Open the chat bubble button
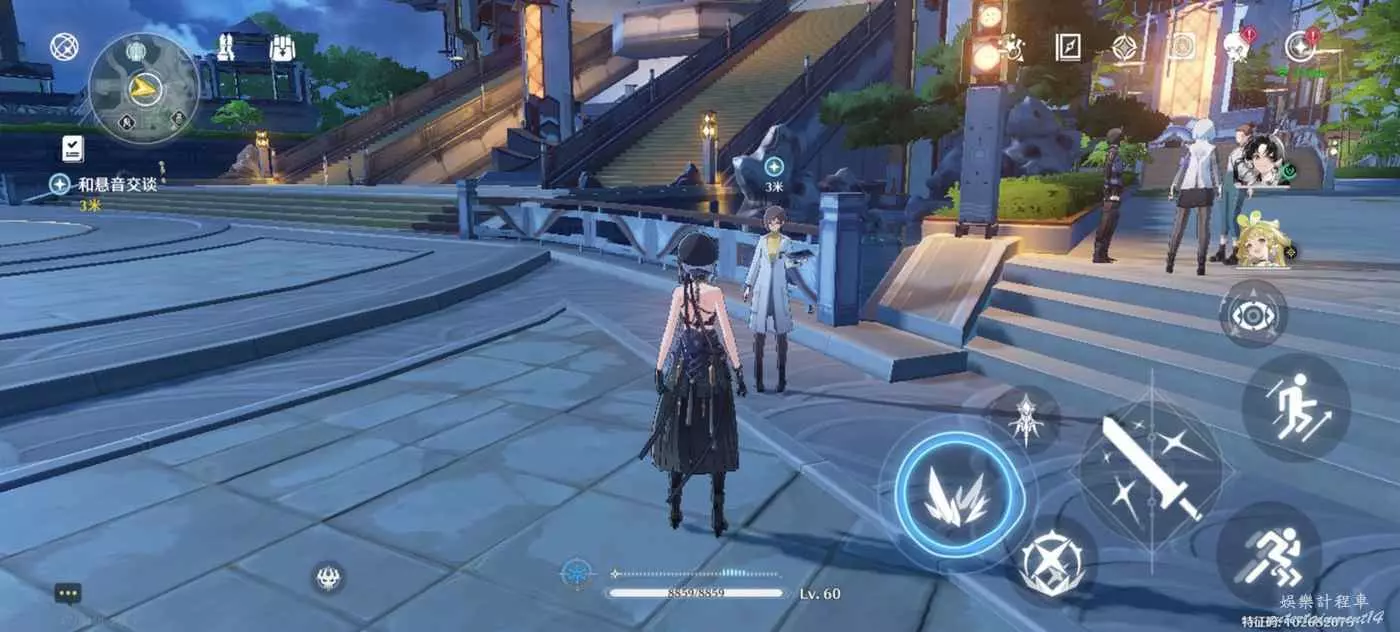 (68, 593)
